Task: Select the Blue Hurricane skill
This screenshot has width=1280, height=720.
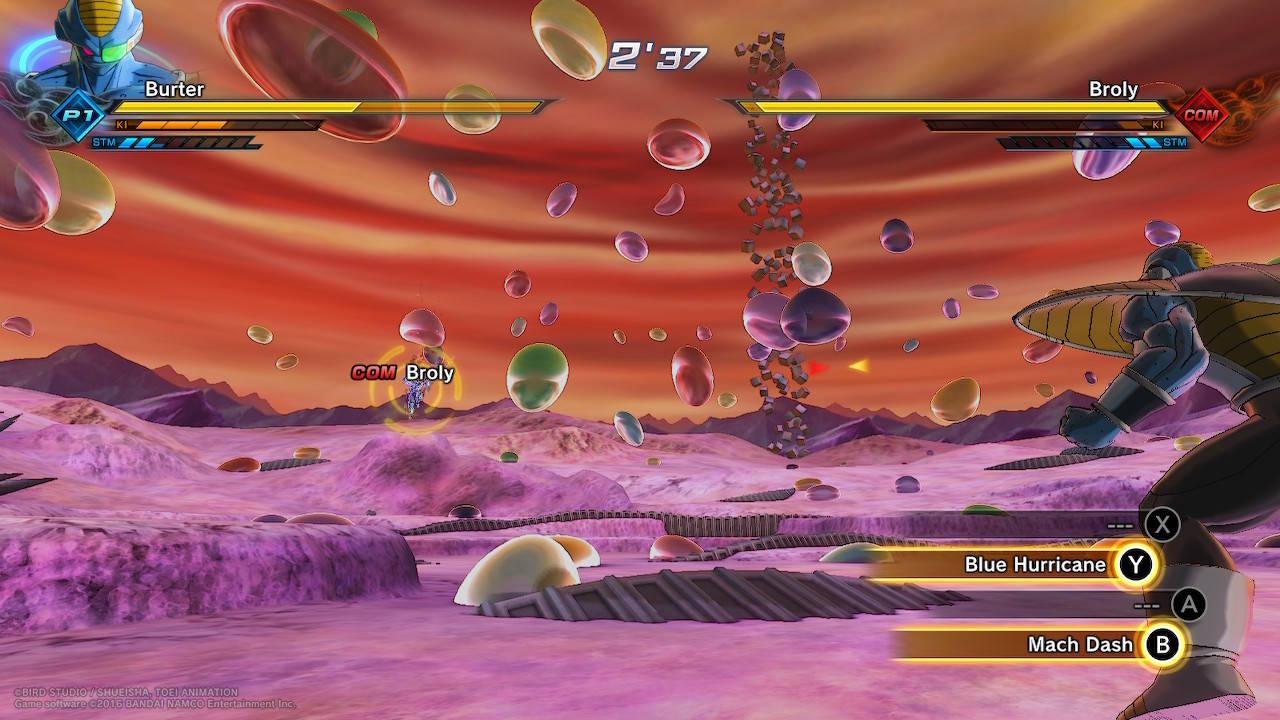Action: click(x=1035, y=565)
